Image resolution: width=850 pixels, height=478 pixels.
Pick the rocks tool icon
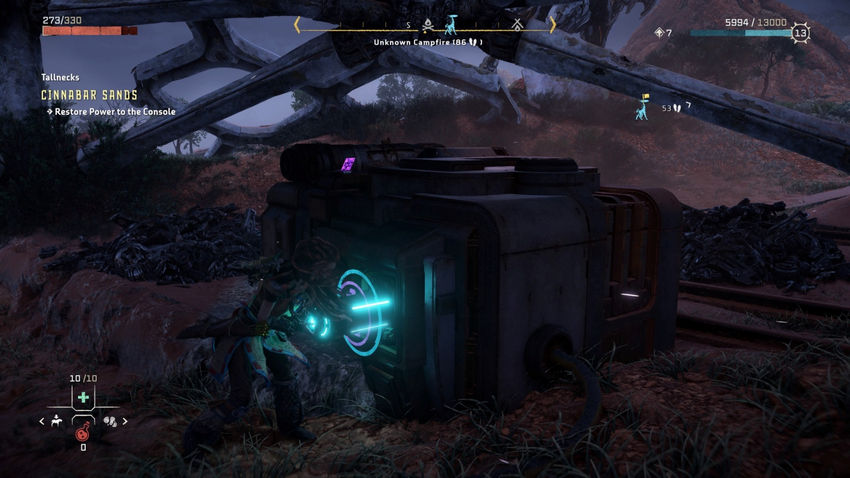pyautogui.click(x=109, y=421)
